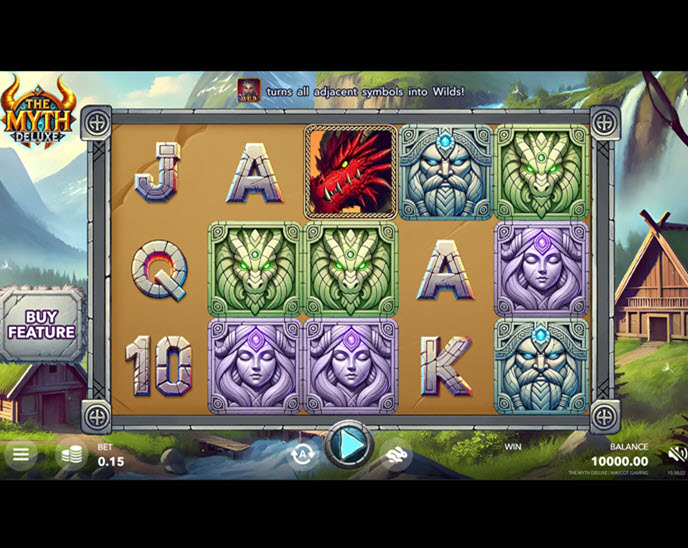The image size is (688, 548).
Task: Toggle the turbo spin mode button
Action: pyautogui.click(x=397, y=455)
